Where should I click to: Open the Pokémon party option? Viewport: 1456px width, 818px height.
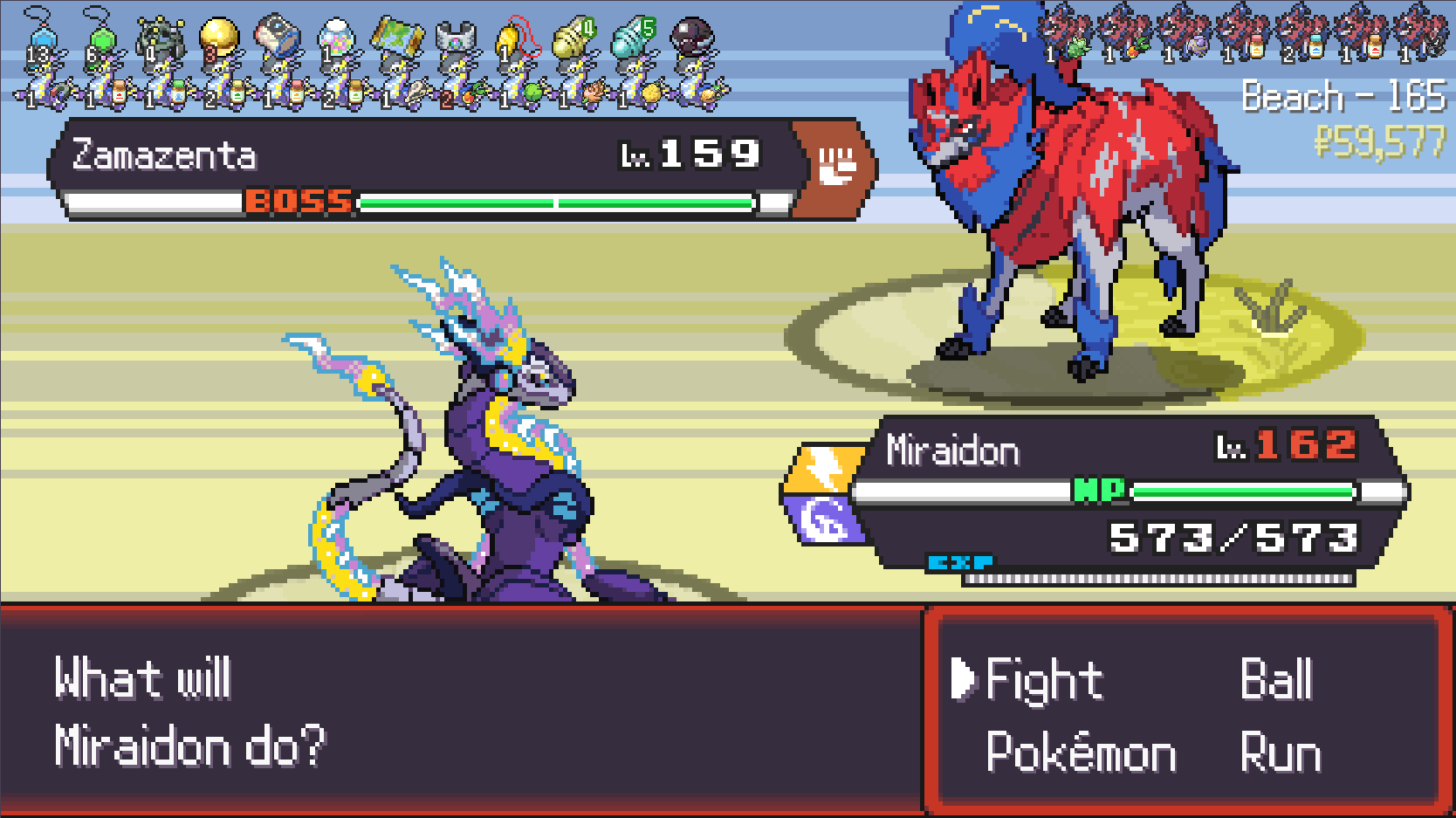coord(1081,753)
